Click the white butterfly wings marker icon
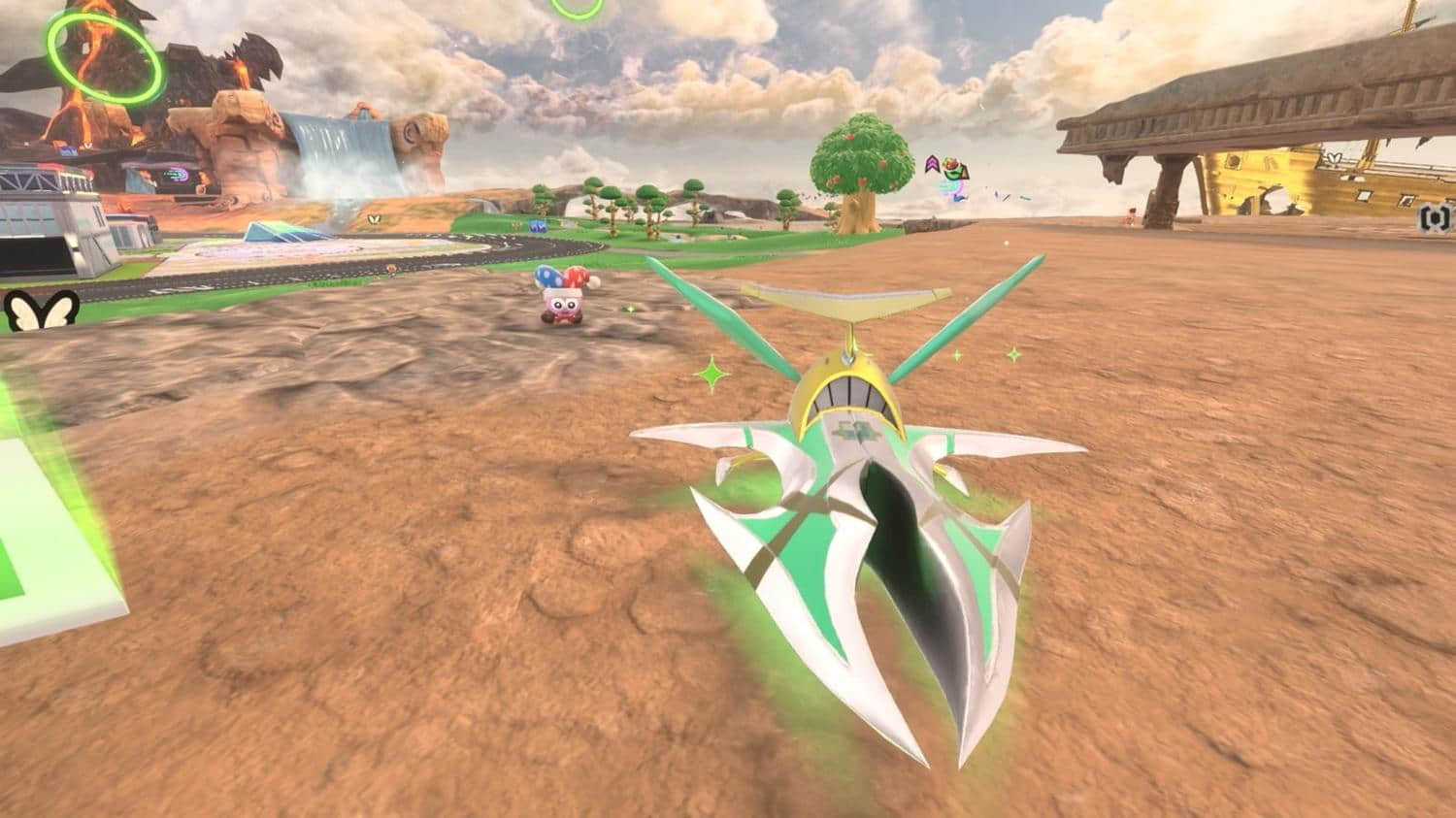The width and height of the screenshot is (1456, 818). (x=42, y=311)
